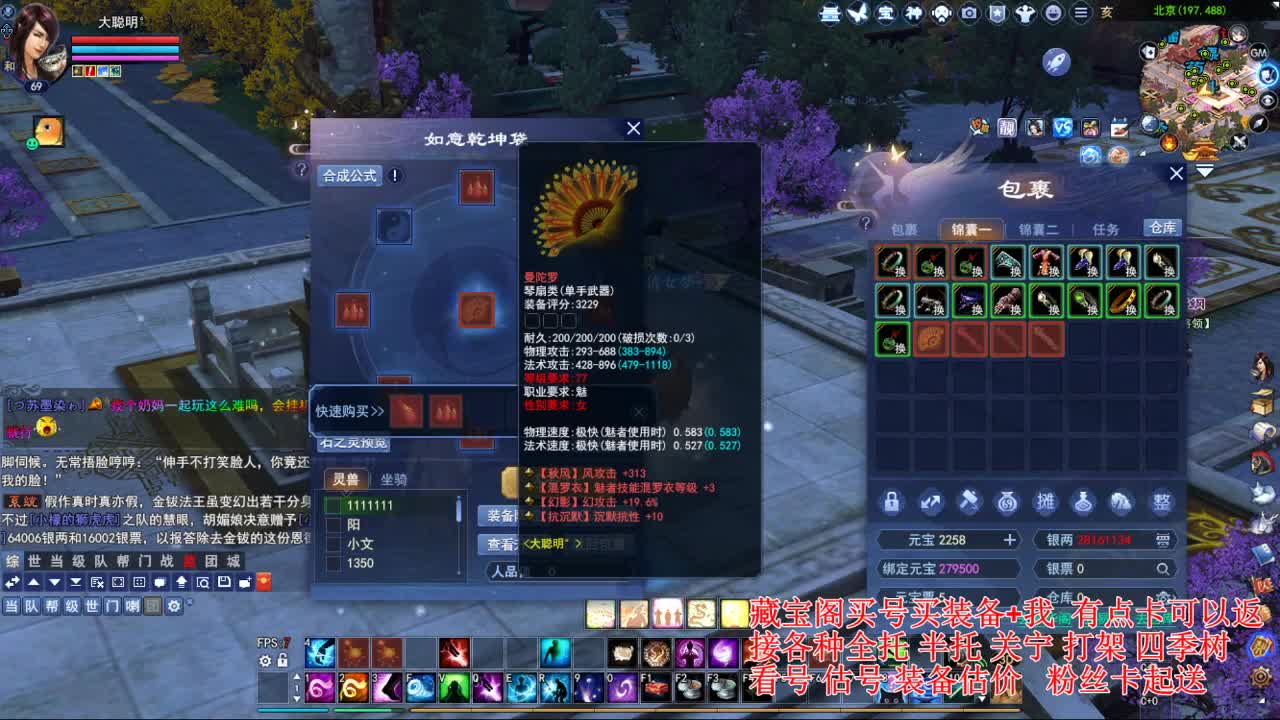Open the 摊 stall icon in the bag panel
Image resolution: width=1280 pixels, height=720 pixels.
tap(1046, 503)
